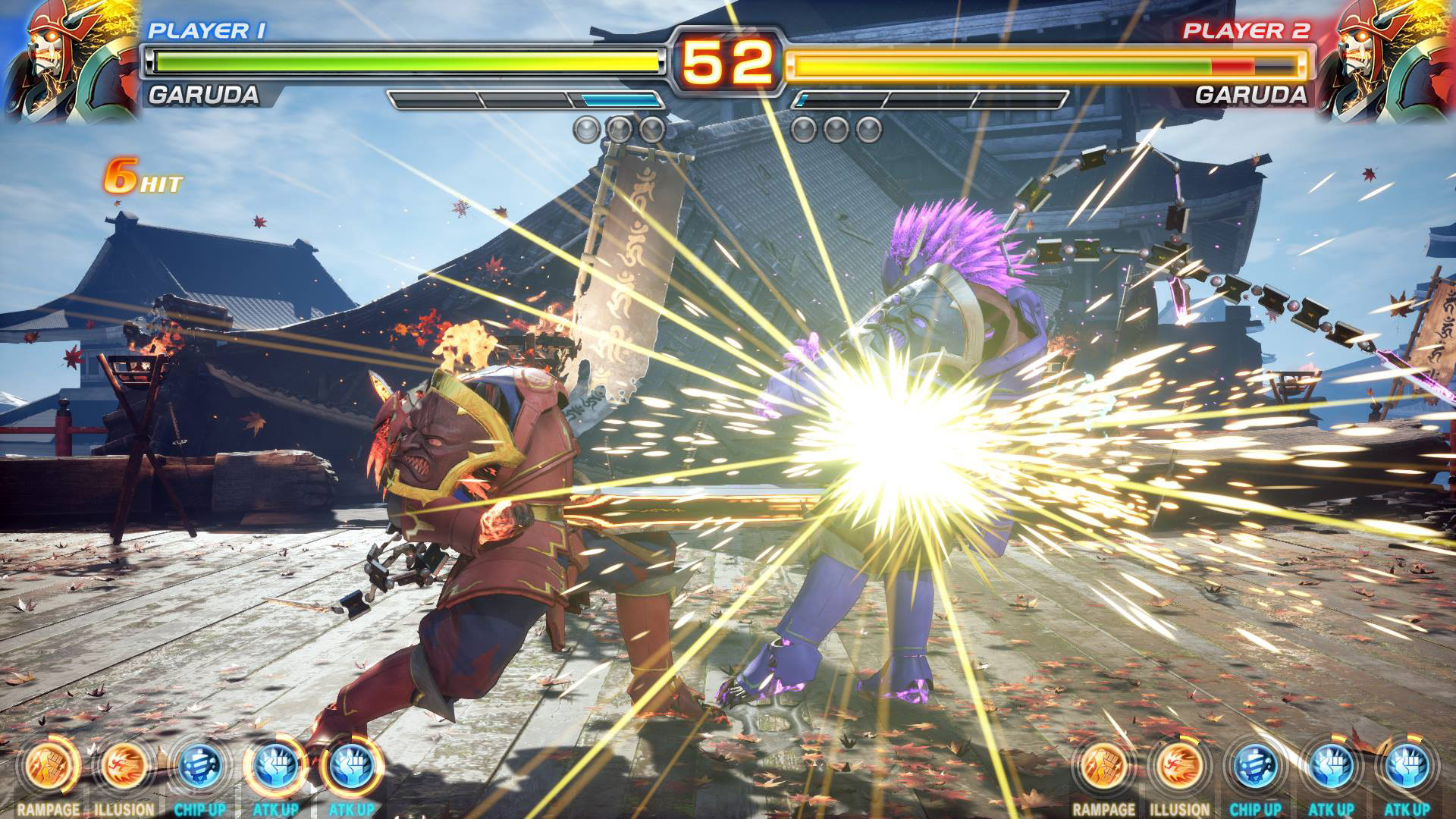Click Player 2's GARUDA character portrait
This screenshot has width=1456, height=819.
pyautogui.click(x=1392, y=61)
